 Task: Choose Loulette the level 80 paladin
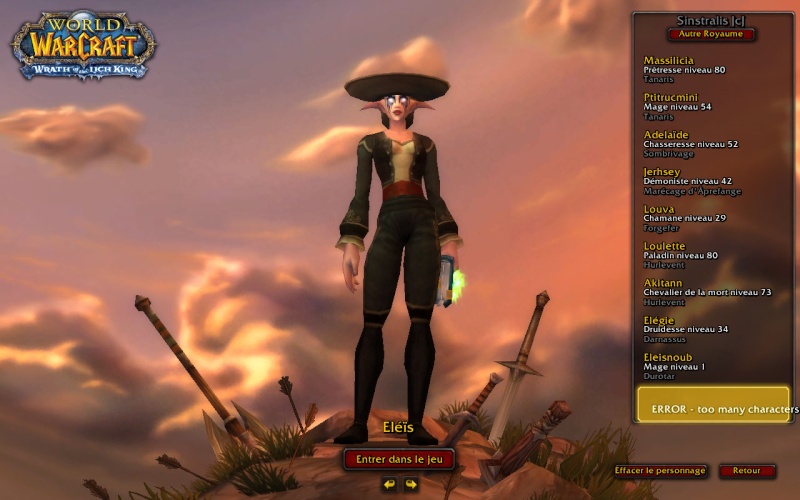[700, 254]
